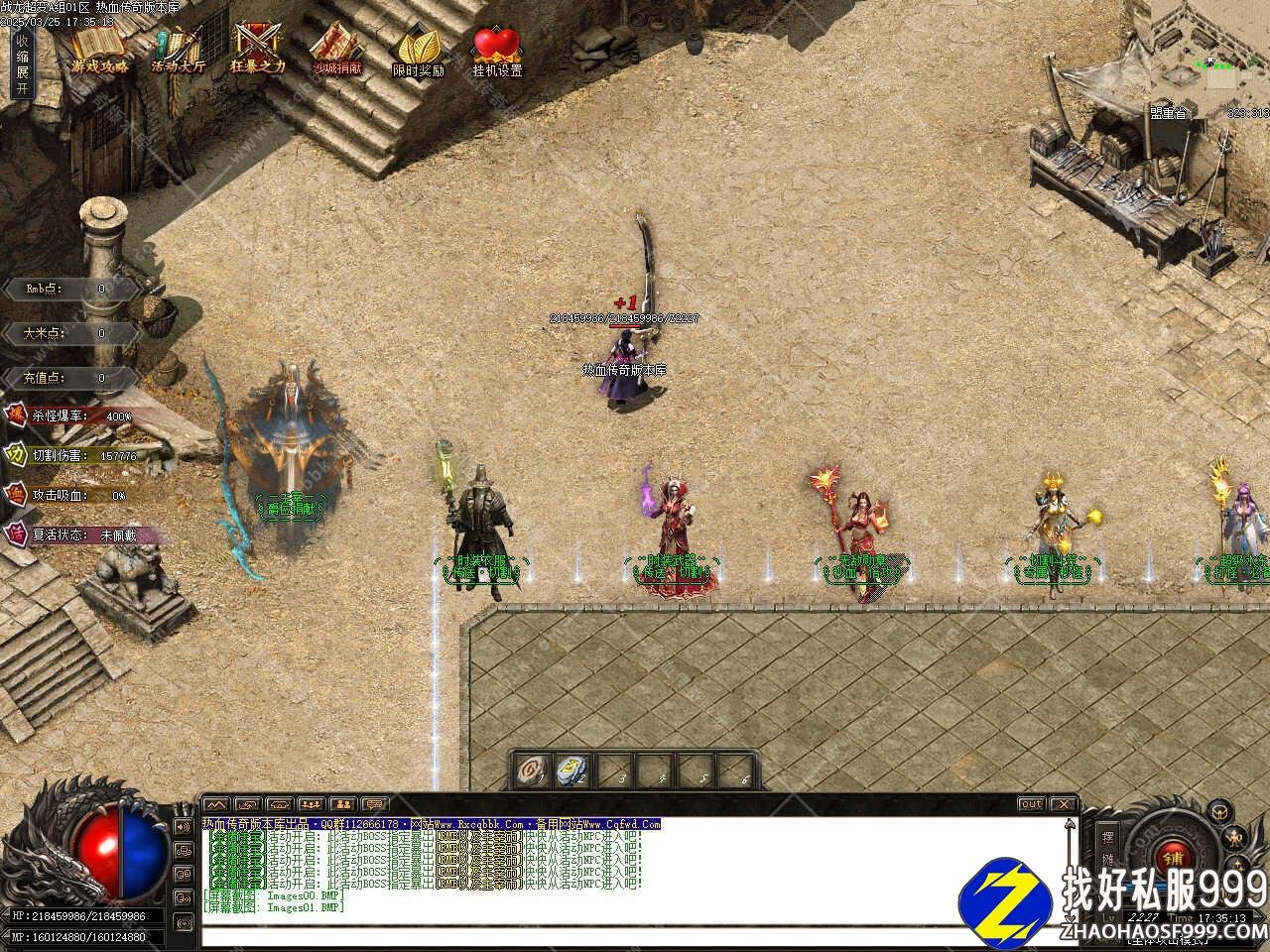The width and height of the screenshot is (1270, 952).
Task: Activate the 狂暴之力 crossed swords icon
Action: [x=257, y=50]
